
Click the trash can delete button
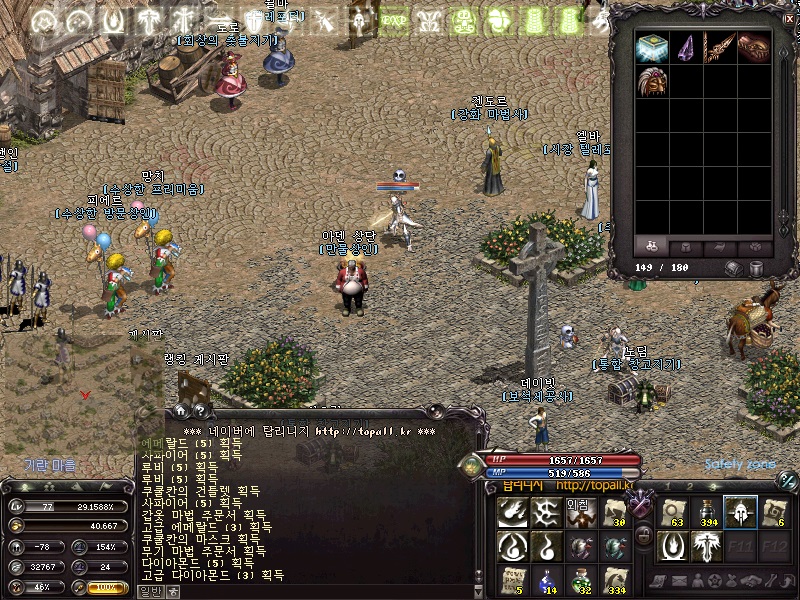click(x=756, y=268)
